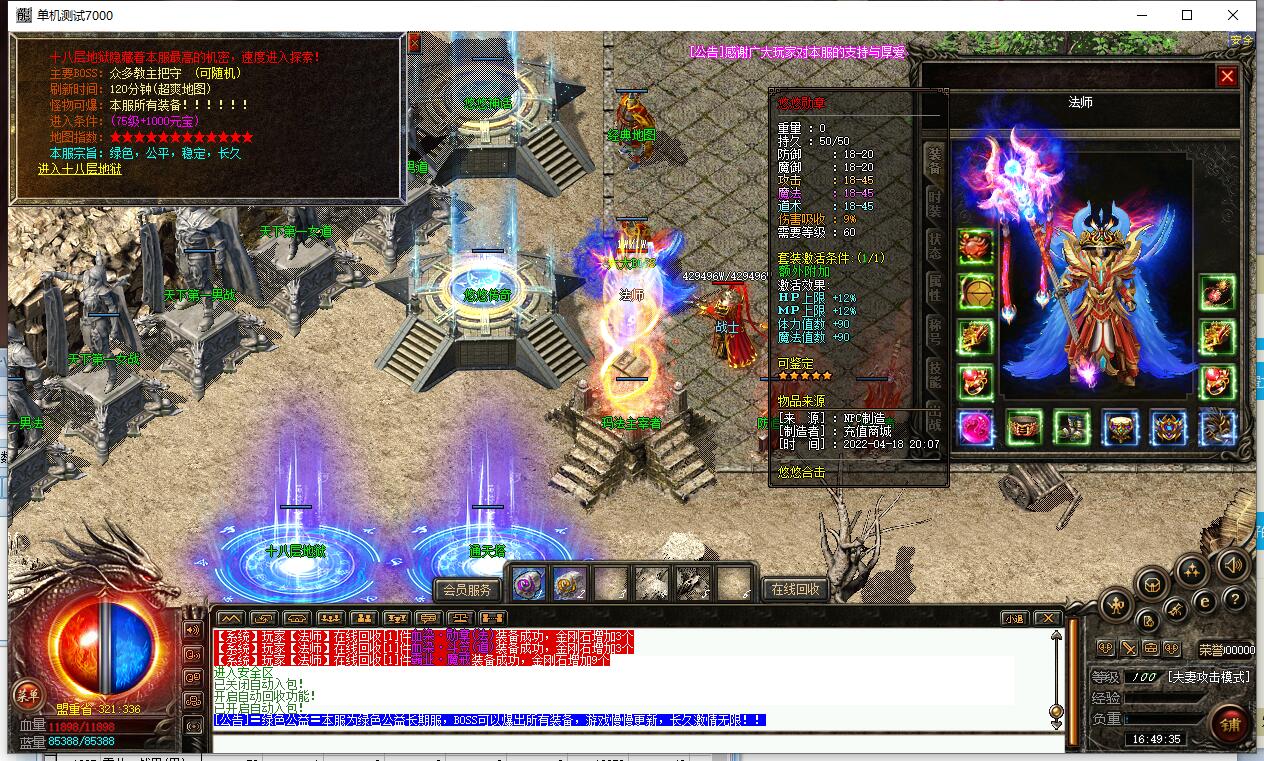
Task: Open the question mark help button
Action: pos(1233,600)
